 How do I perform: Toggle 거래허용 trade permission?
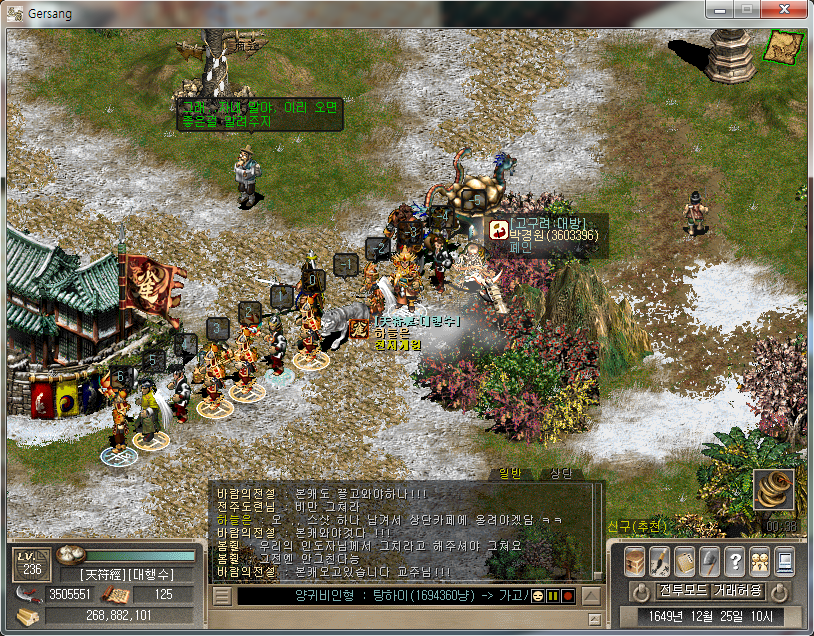pyautogui.click(x=738, y=591)
